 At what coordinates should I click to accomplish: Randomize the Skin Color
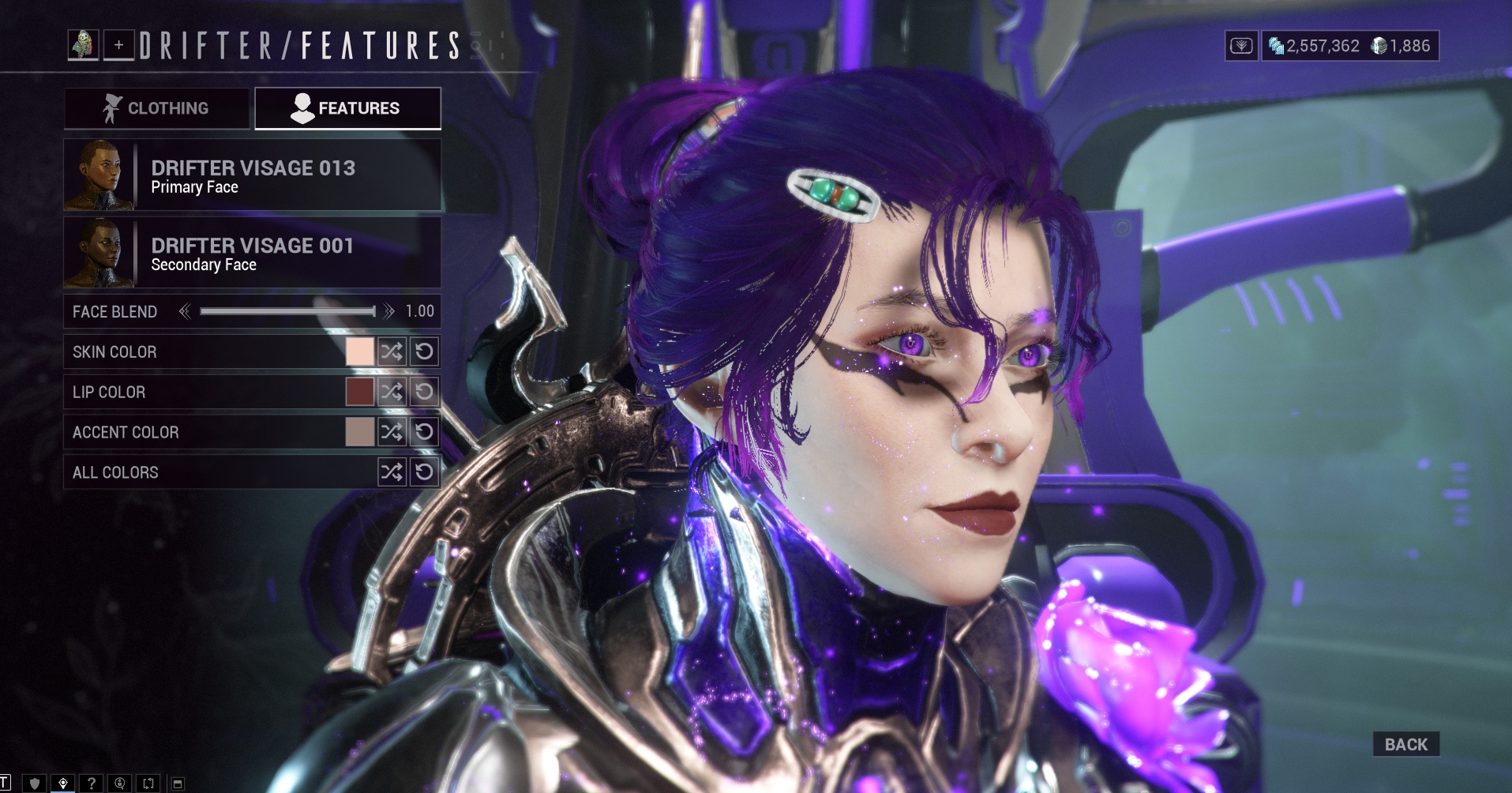pyautogui.click(x=392, y=351)
